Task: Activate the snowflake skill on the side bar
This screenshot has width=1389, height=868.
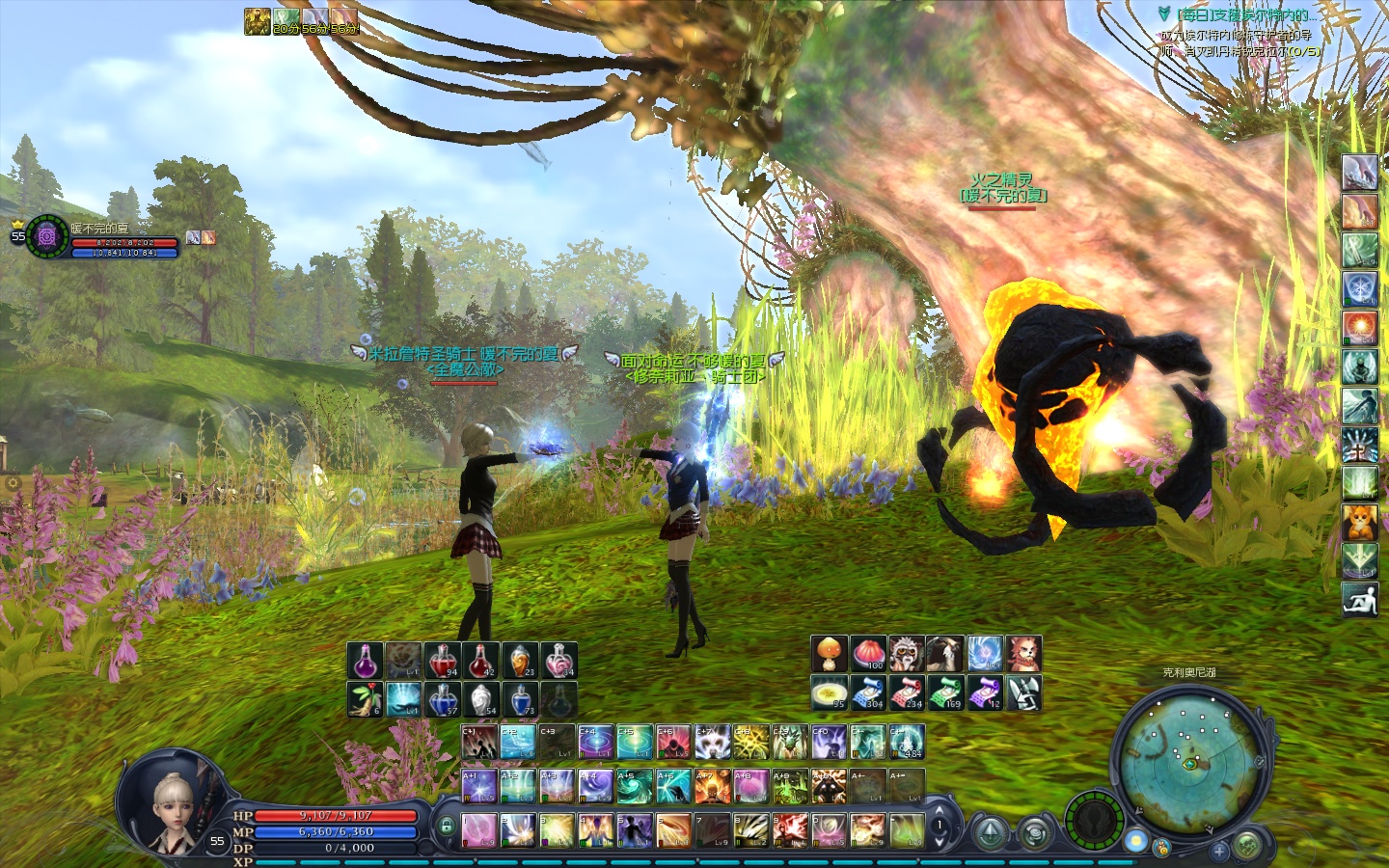Action: pyautogui.click(x=1359, y=288)
